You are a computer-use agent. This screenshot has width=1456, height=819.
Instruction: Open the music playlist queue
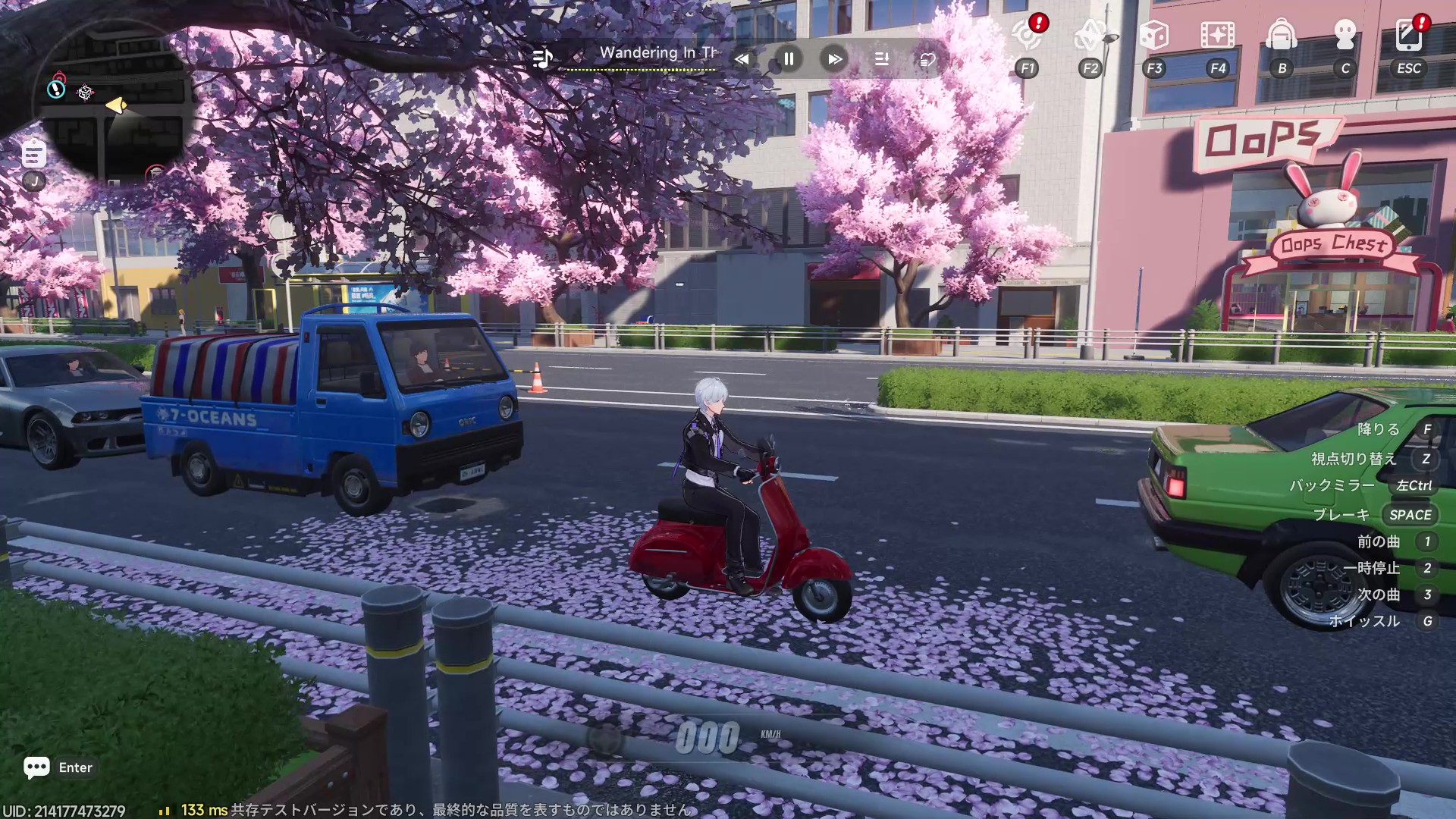click(881, 59)
